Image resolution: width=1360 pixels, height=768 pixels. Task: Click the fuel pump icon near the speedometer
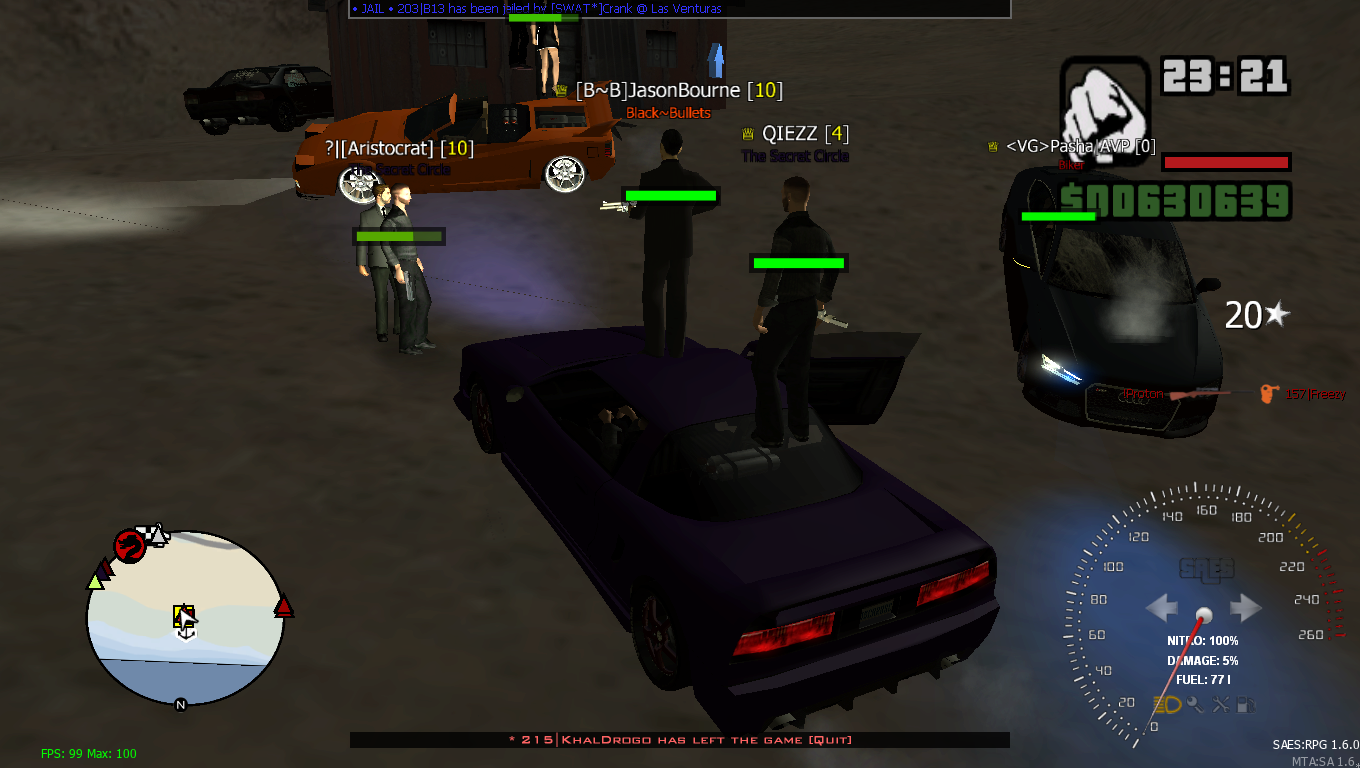(1247, 706)
